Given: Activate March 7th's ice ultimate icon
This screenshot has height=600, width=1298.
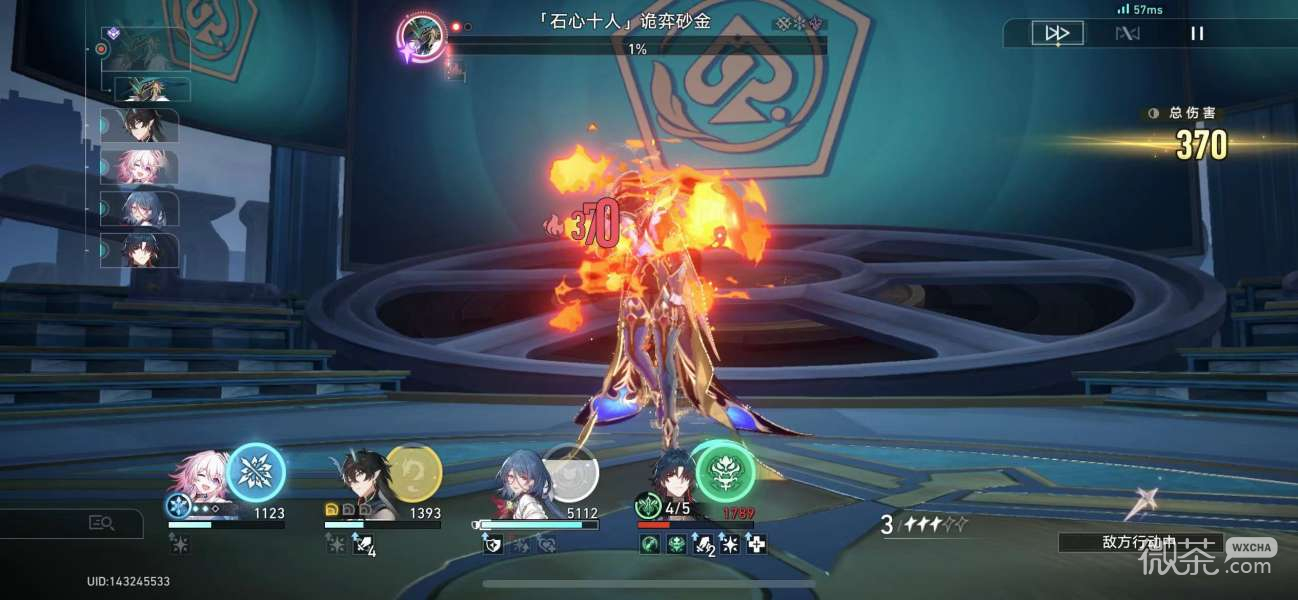Looking at the screenshot, I should pyautogui.click(x=256, y=472).
